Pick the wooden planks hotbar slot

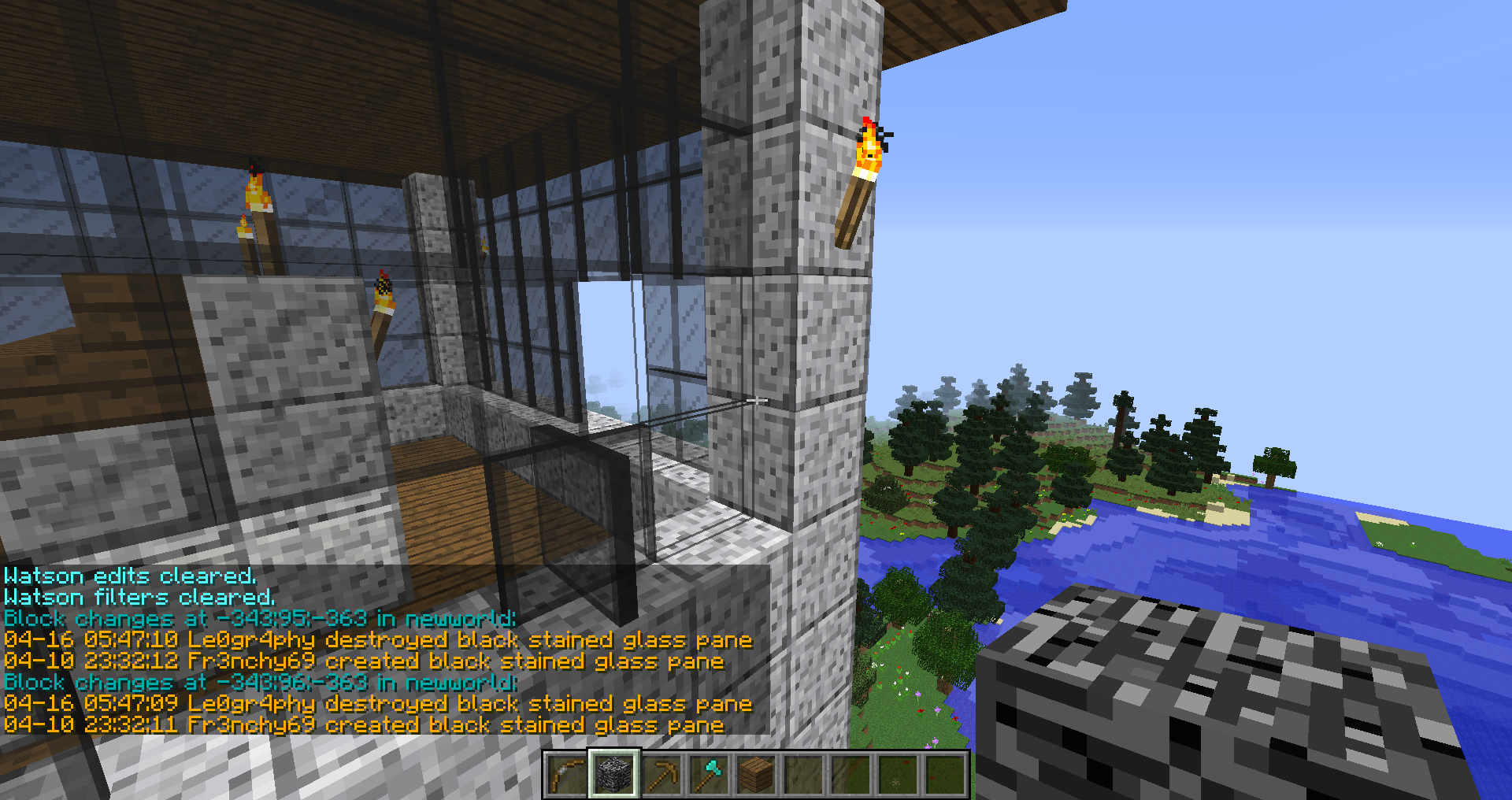(x=756, y=774)
